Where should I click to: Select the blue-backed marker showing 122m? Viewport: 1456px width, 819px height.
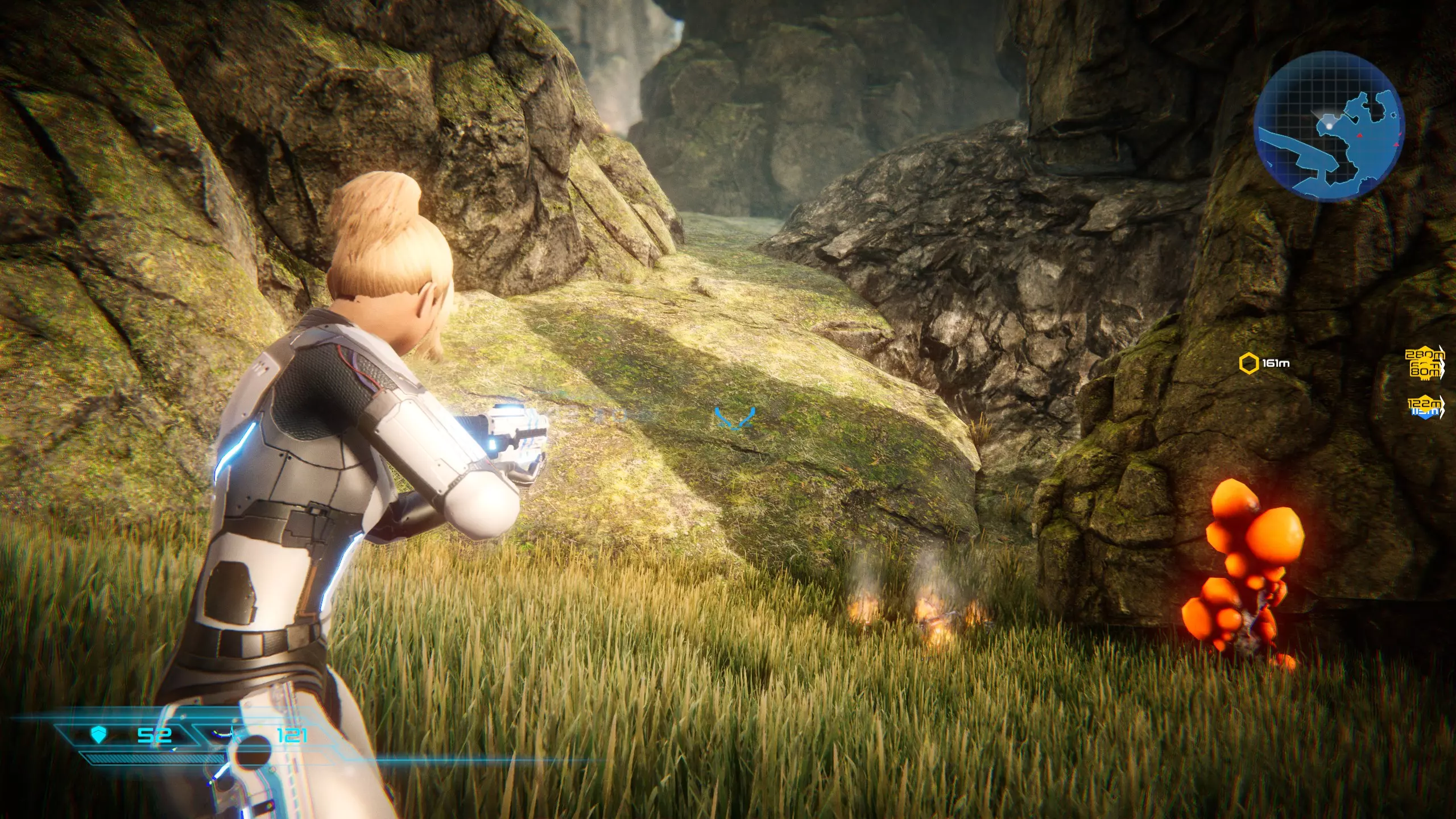[x=1425, y=406]
